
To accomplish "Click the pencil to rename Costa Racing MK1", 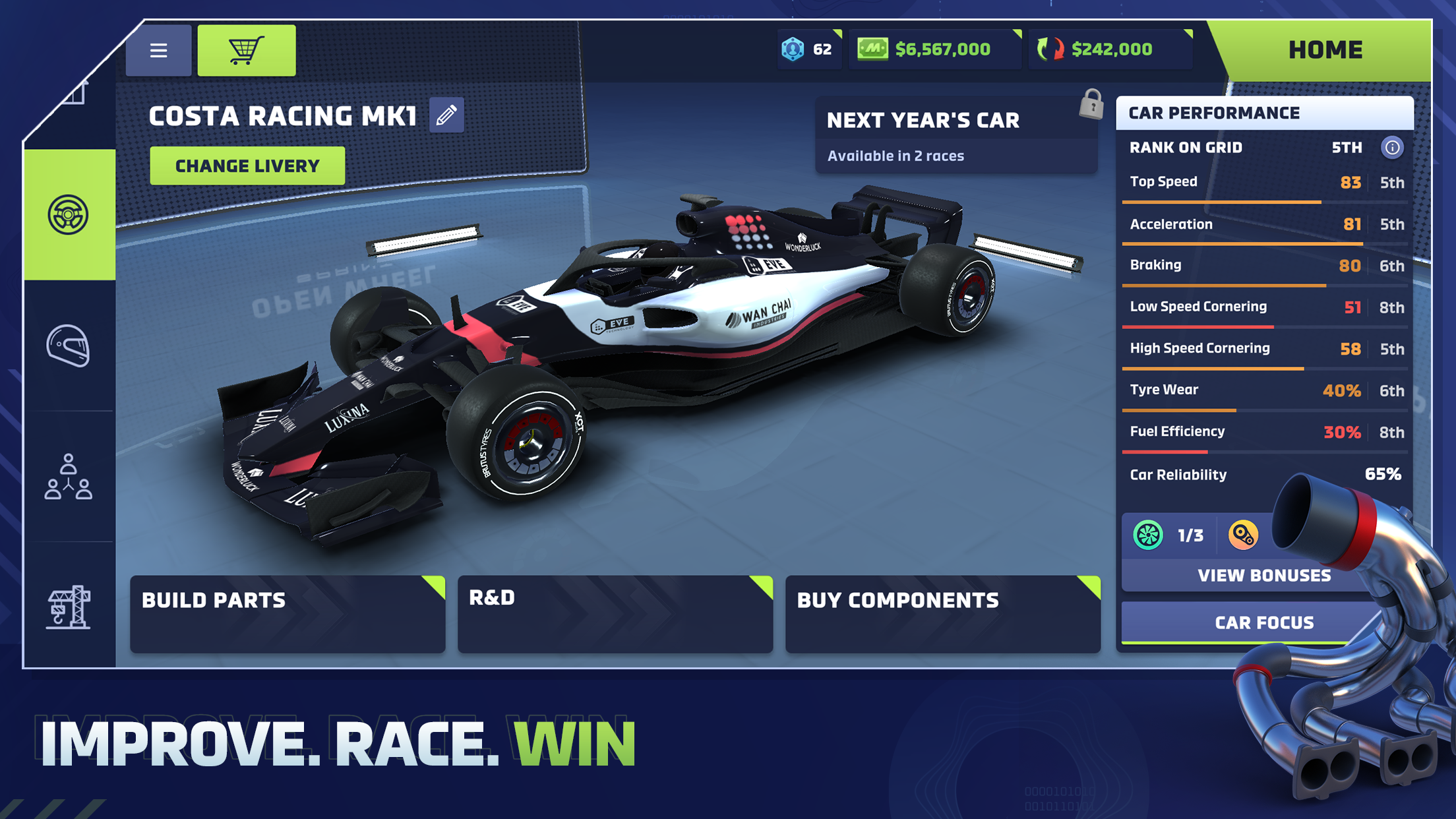I will [446, 115].
